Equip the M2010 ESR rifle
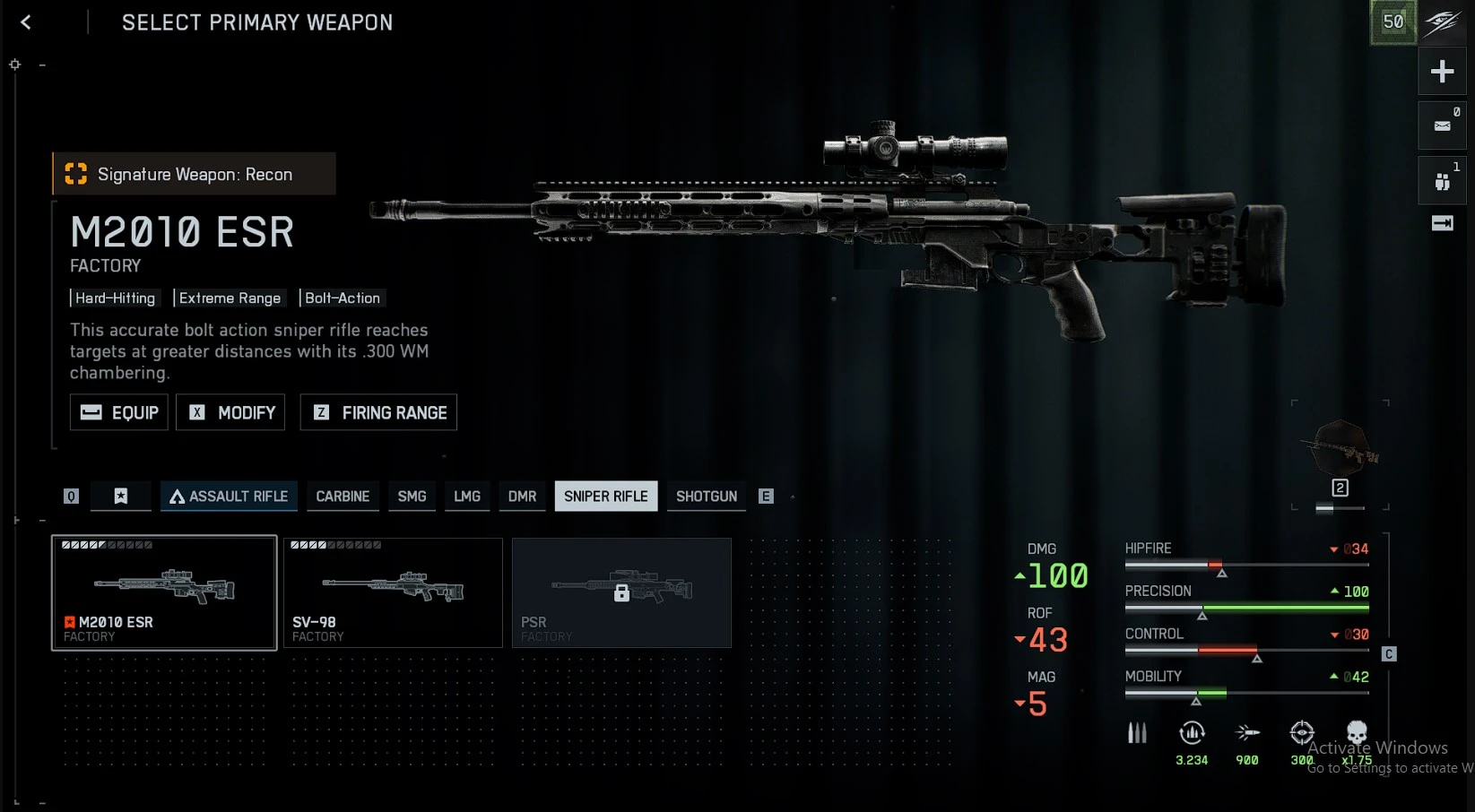This screenshot has height=812, width=1475. click(x=119, y=412)
